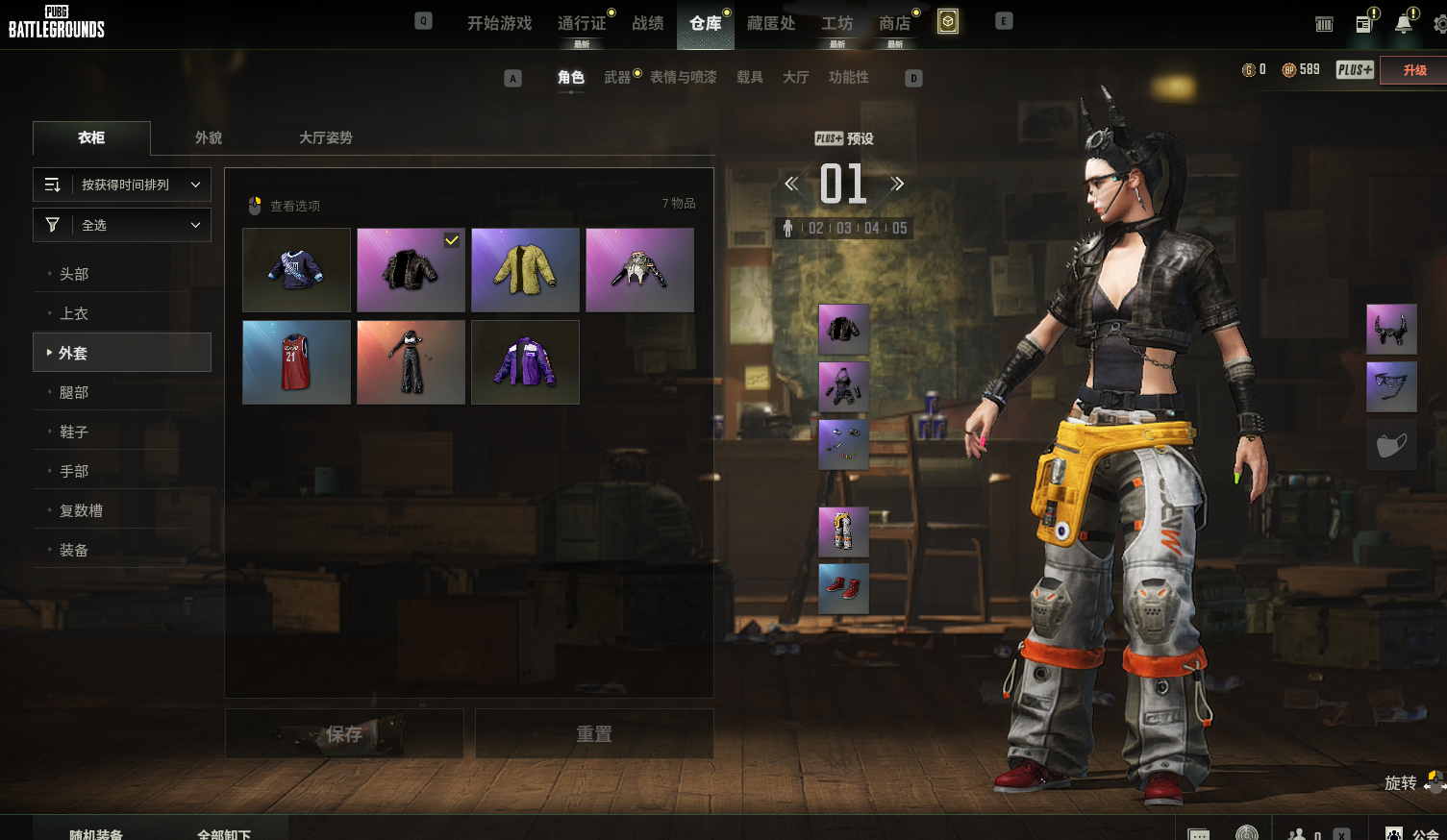Viewport: 1447px width, 840px height.
Task: Go to the next preset with right arrow
Action: (x=897, y=184)
